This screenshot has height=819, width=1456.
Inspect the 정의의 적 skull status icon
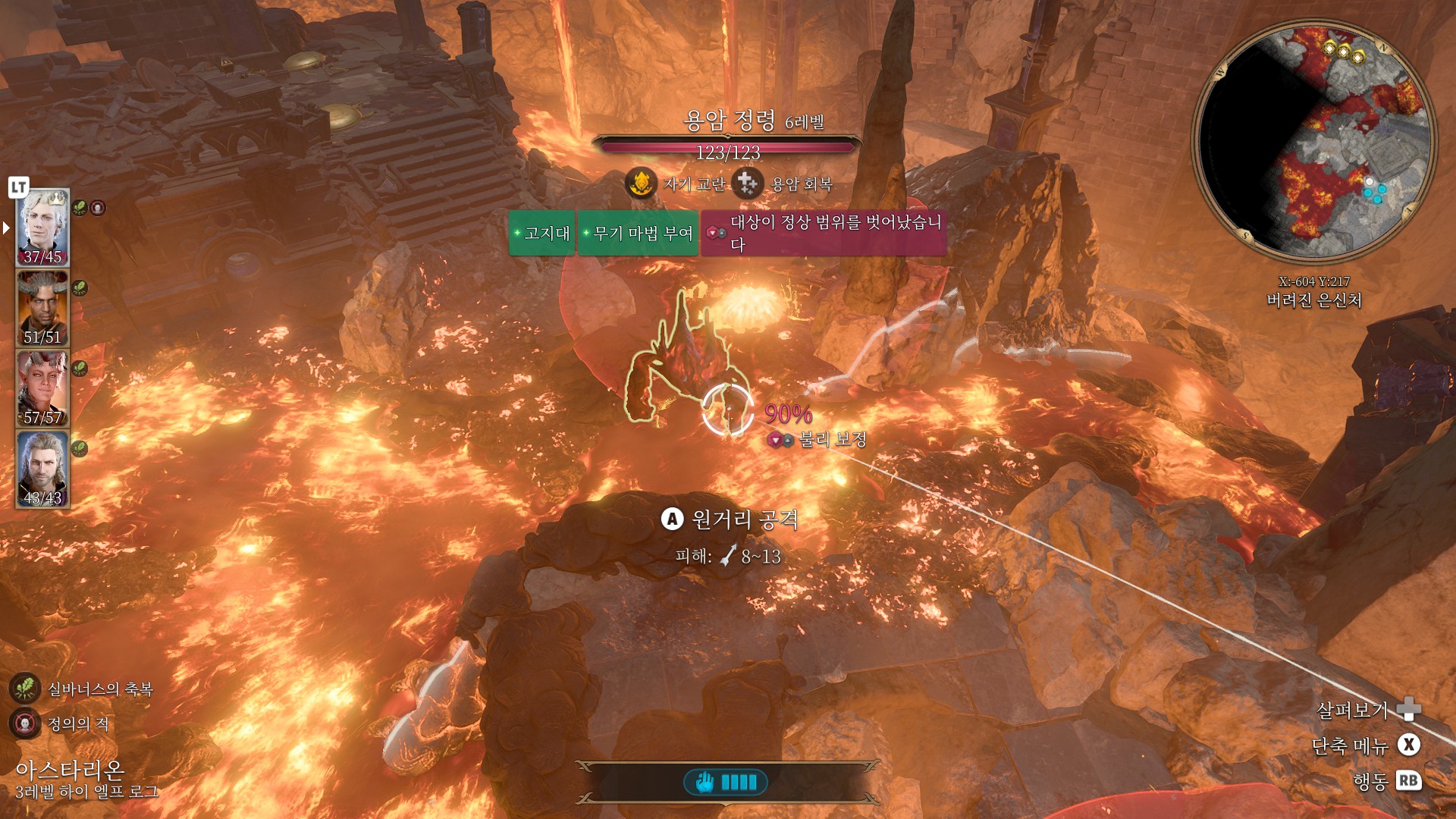tap(24, 723)
